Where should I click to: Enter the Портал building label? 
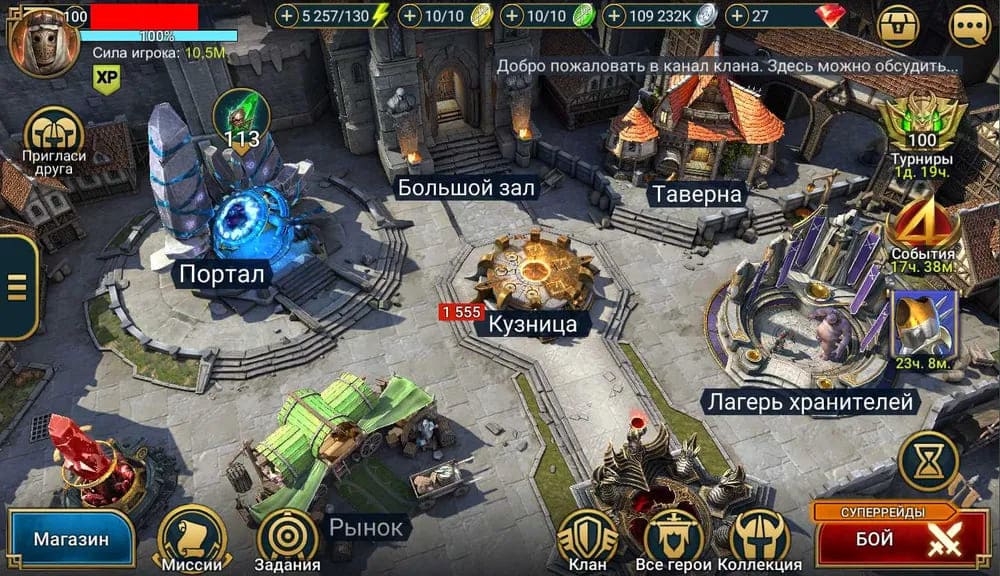[224, 274]
